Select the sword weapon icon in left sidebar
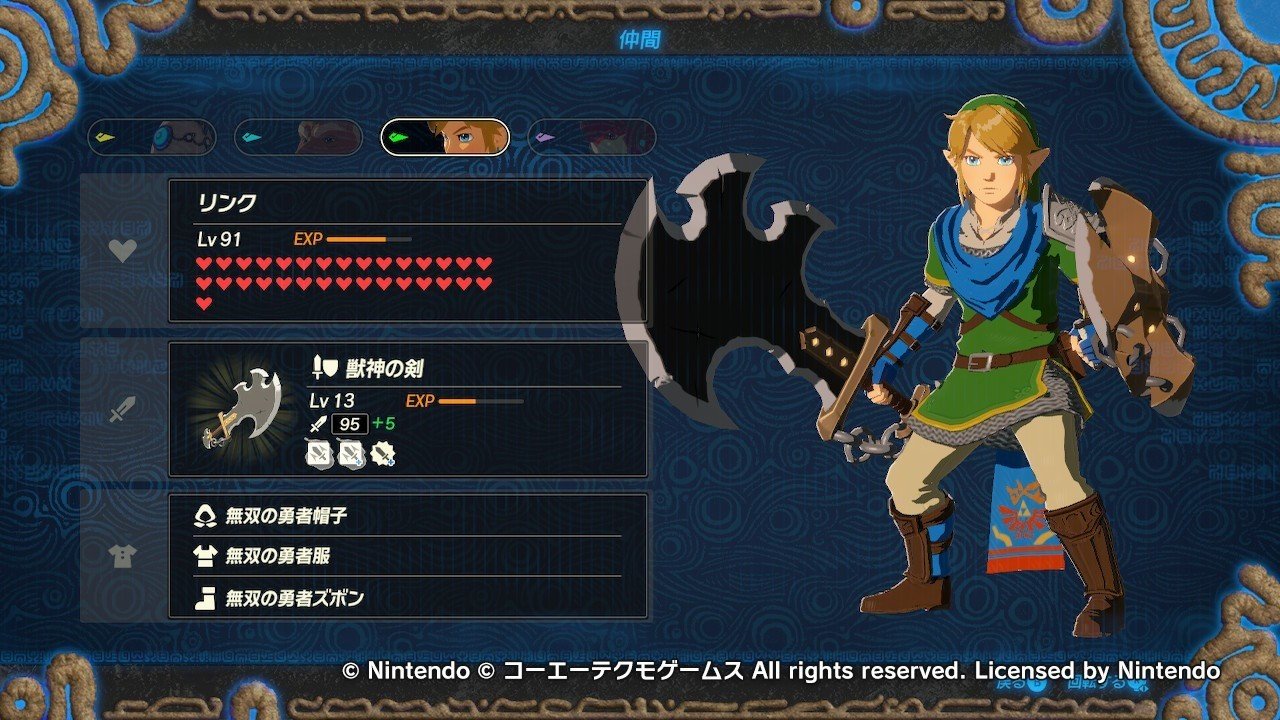 [122, 408]
